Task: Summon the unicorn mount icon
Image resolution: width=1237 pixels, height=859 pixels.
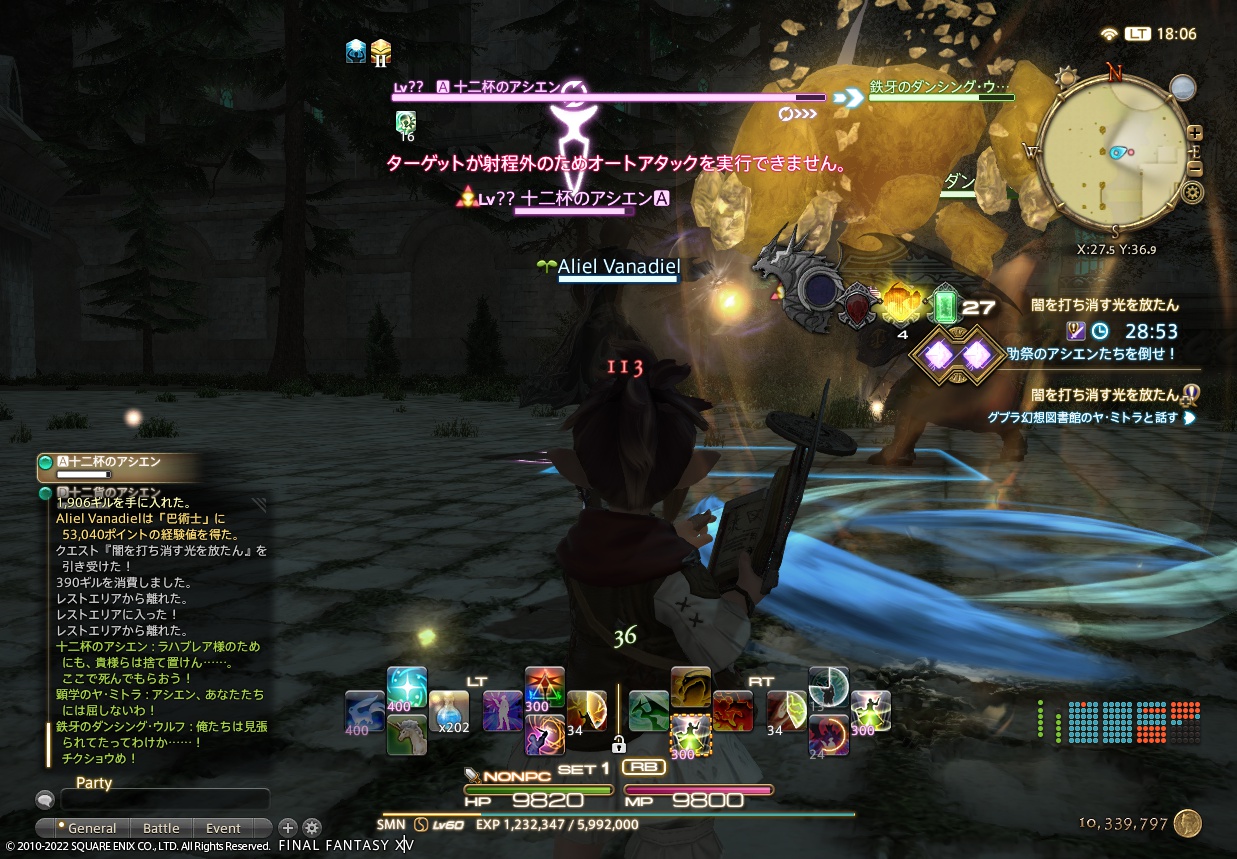Action: tap(407, 734)
